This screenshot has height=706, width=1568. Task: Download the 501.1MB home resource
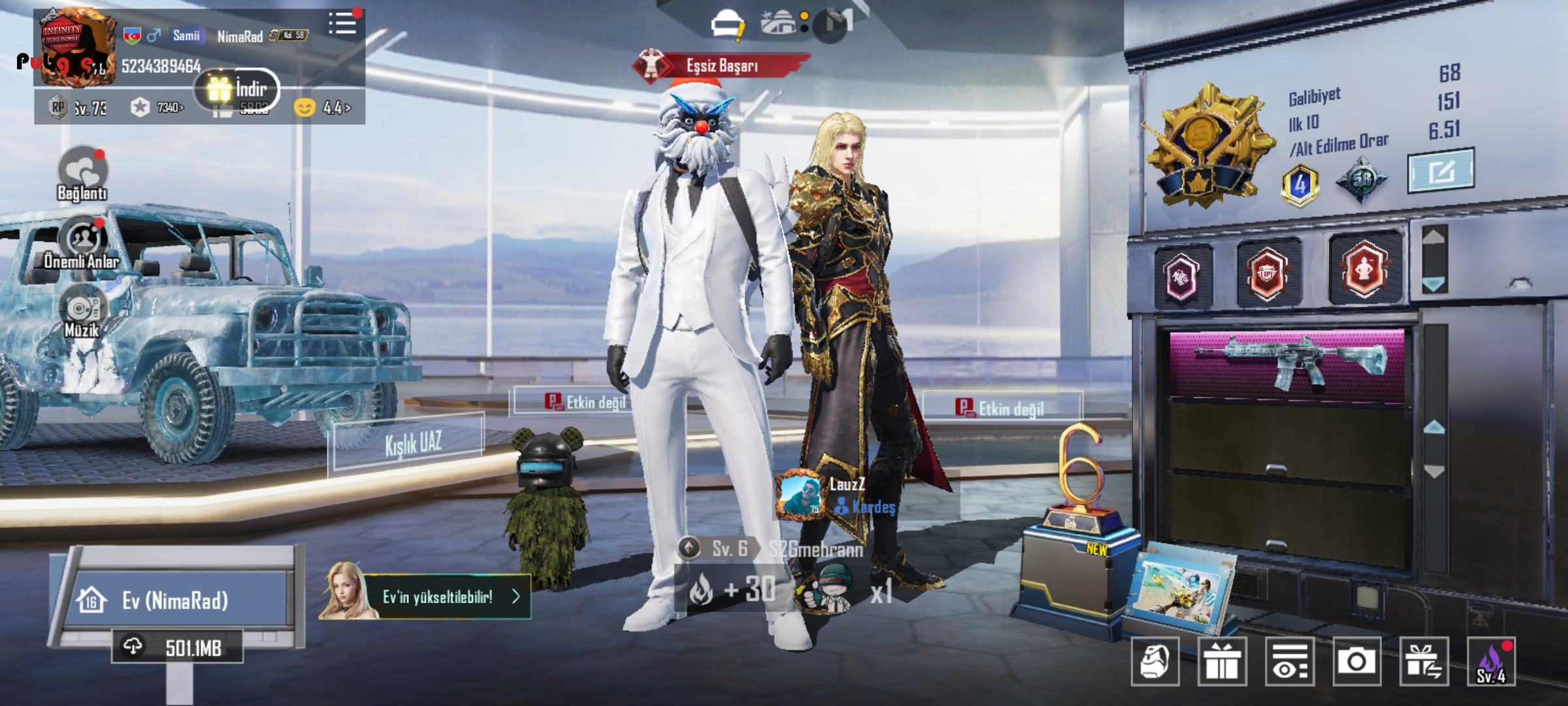[x=177, y=647]
